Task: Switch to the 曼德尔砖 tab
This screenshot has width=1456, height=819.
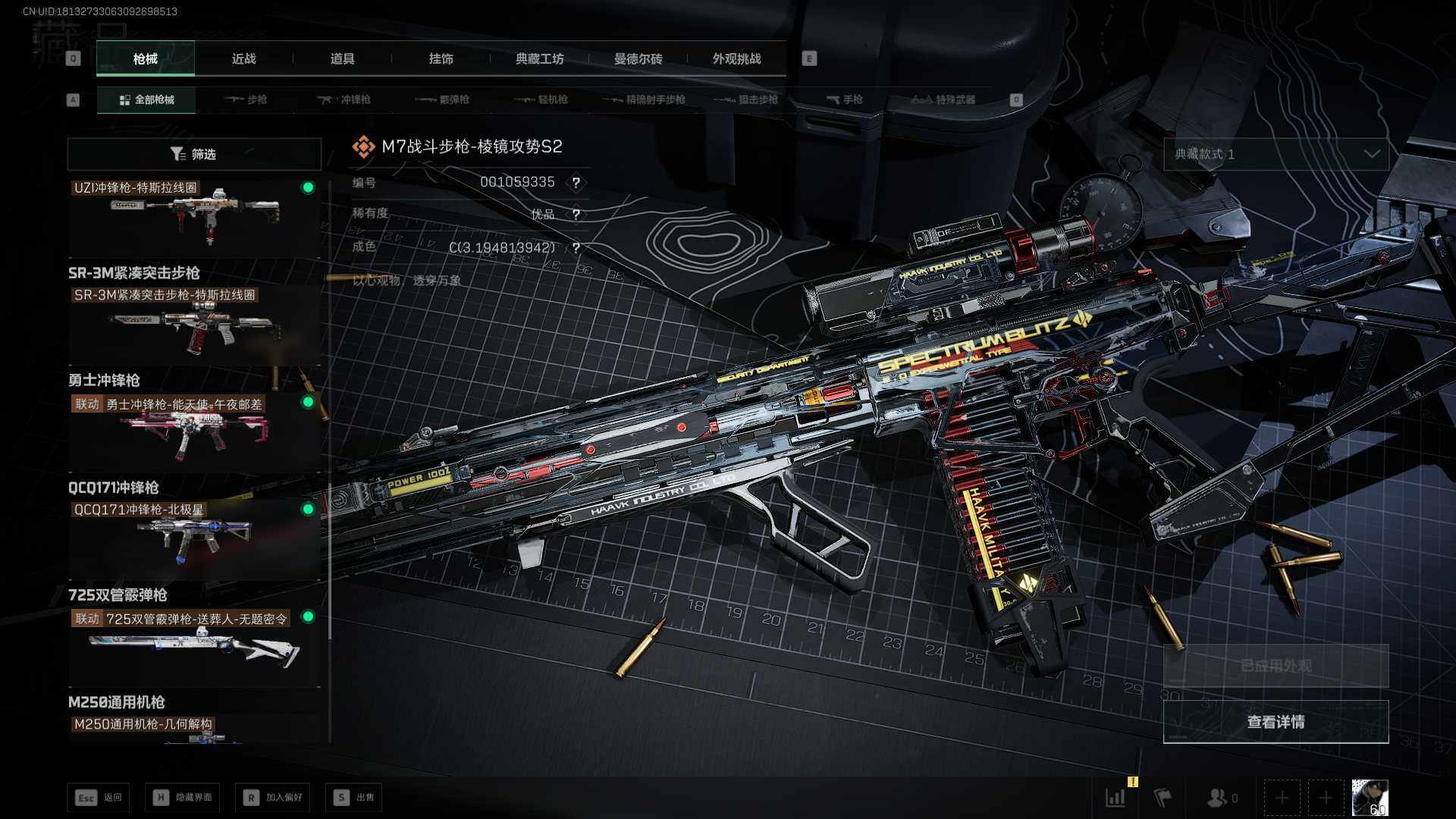Action: pyautogui.click(x=638, y=59)
